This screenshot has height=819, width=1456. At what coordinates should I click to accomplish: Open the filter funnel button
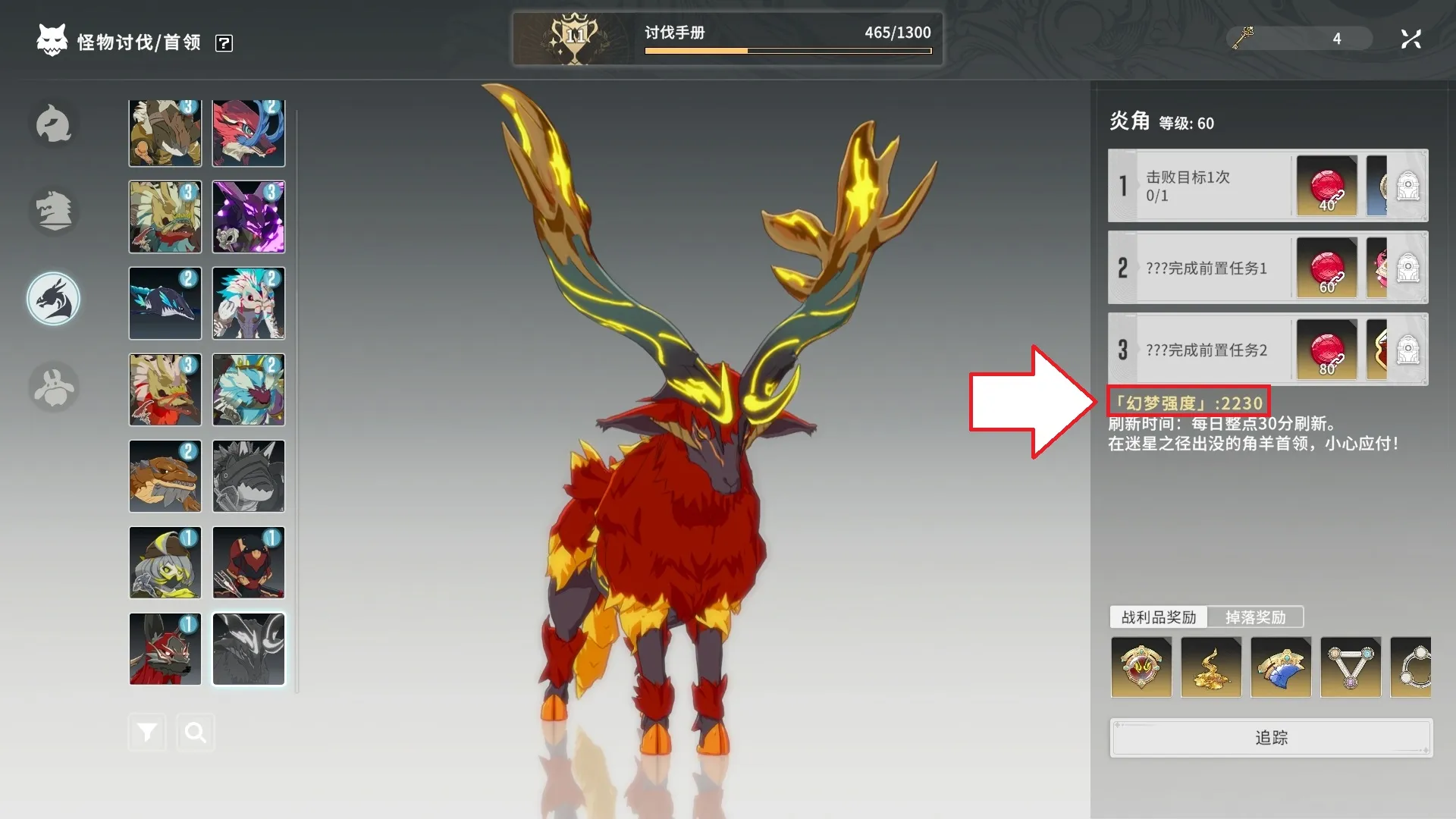point(147,732)
